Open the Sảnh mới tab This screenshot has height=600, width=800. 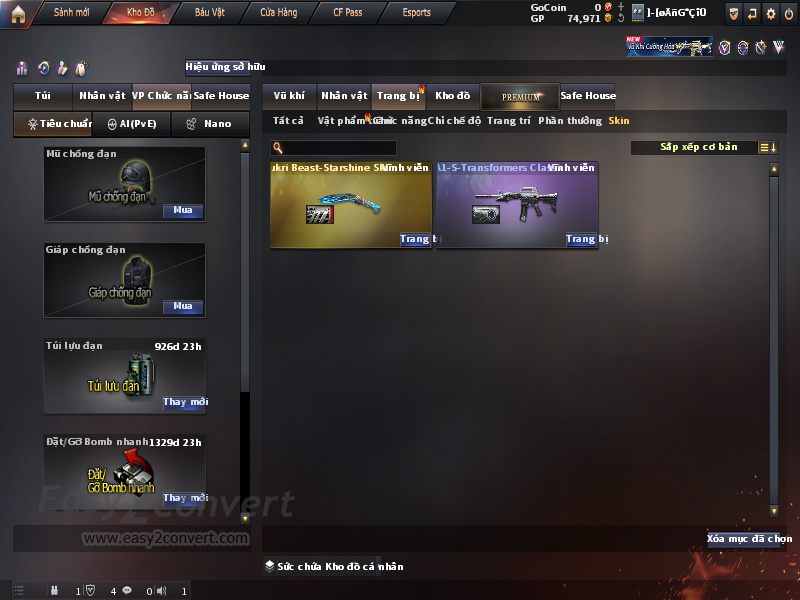click(x=71, y=13)
